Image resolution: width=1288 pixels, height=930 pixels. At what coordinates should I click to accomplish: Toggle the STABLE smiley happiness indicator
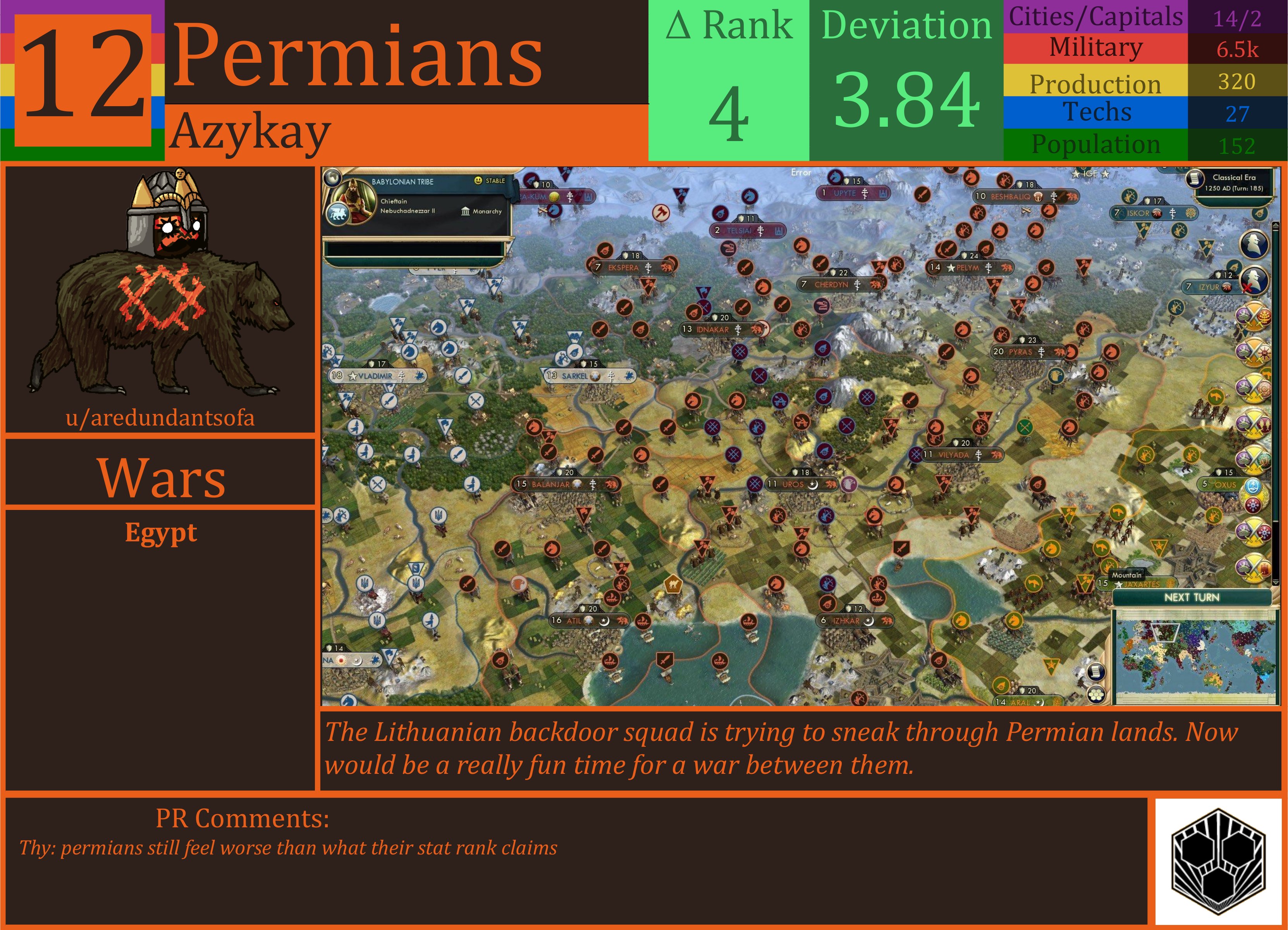point(479,181)
